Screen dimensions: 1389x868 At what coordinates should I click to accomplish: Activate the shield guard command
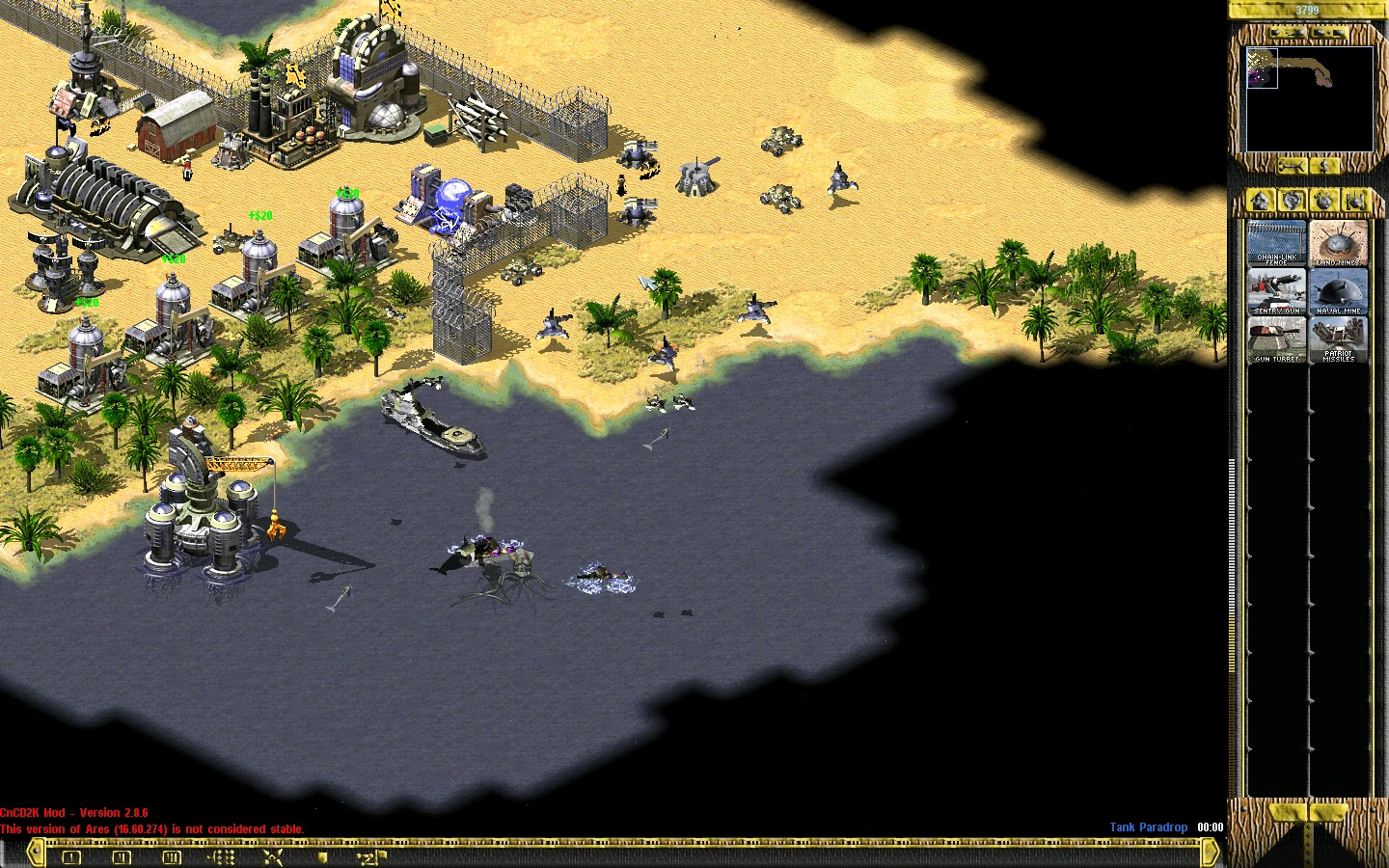[x=323, y=855]
